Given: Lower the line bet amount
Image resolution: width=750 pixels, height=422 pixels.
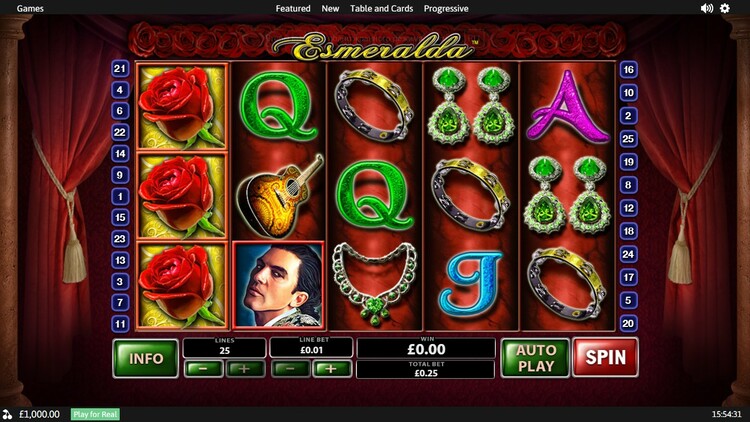Looking at the screenshot, I should 290,368.
